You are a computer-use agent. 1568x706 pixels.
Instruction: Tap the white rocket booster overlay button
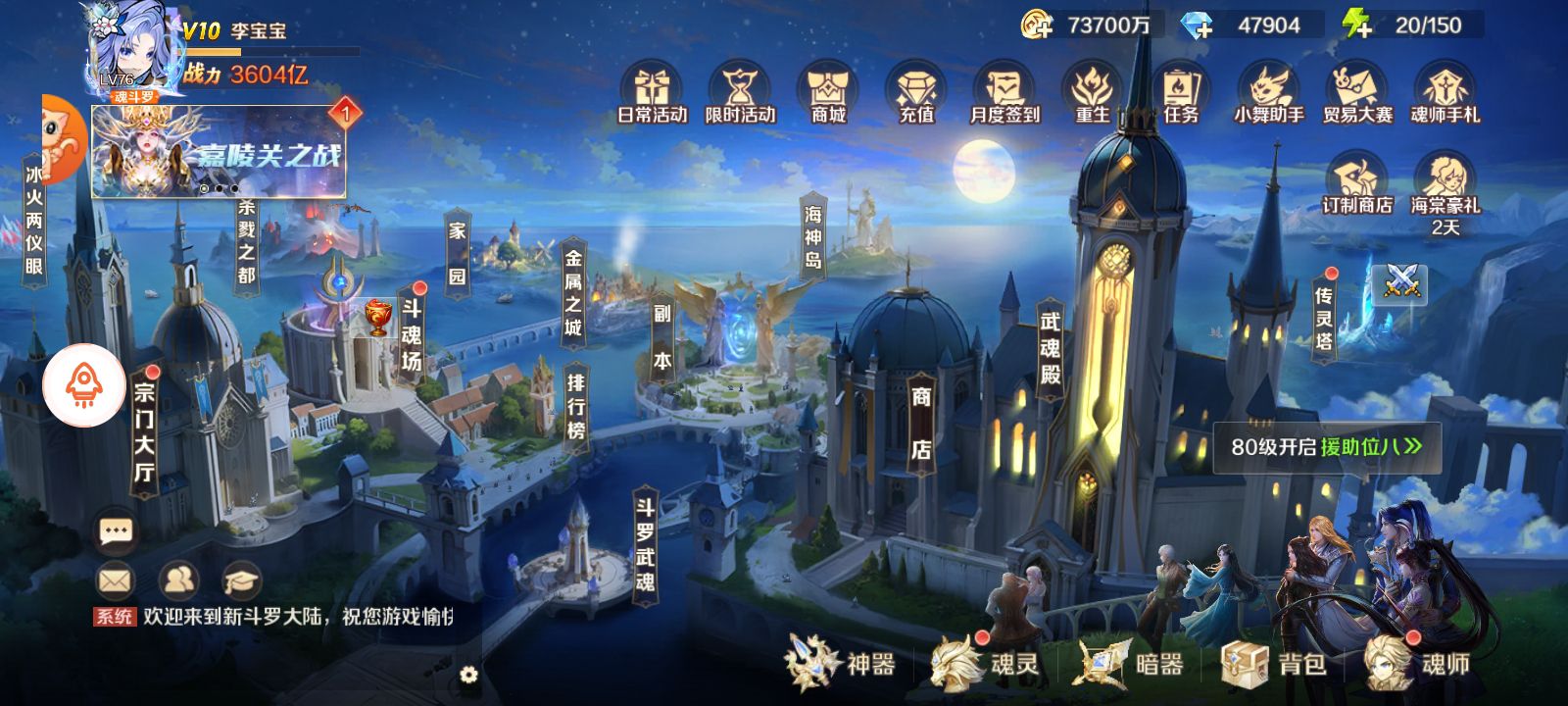click(84, 386)
